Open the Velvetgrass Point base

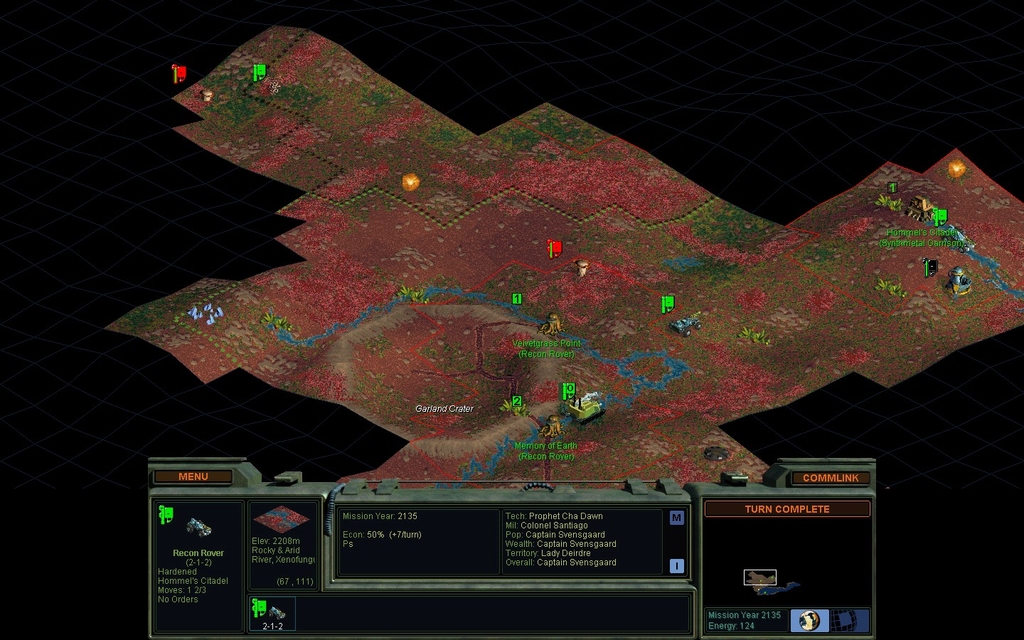[x=549, y=324]
